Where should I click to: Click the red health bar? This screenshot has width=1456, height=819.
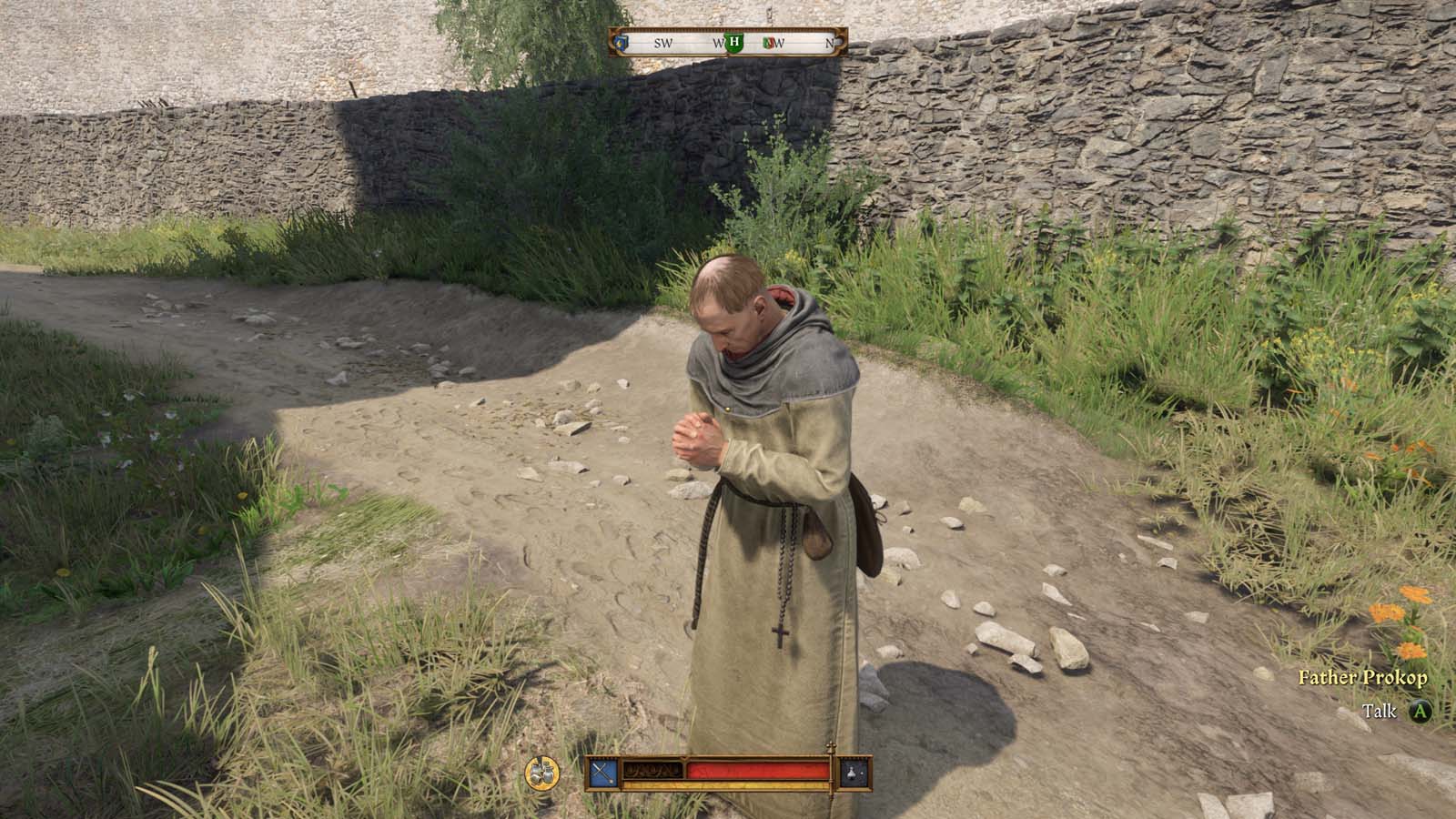[760, 769]
